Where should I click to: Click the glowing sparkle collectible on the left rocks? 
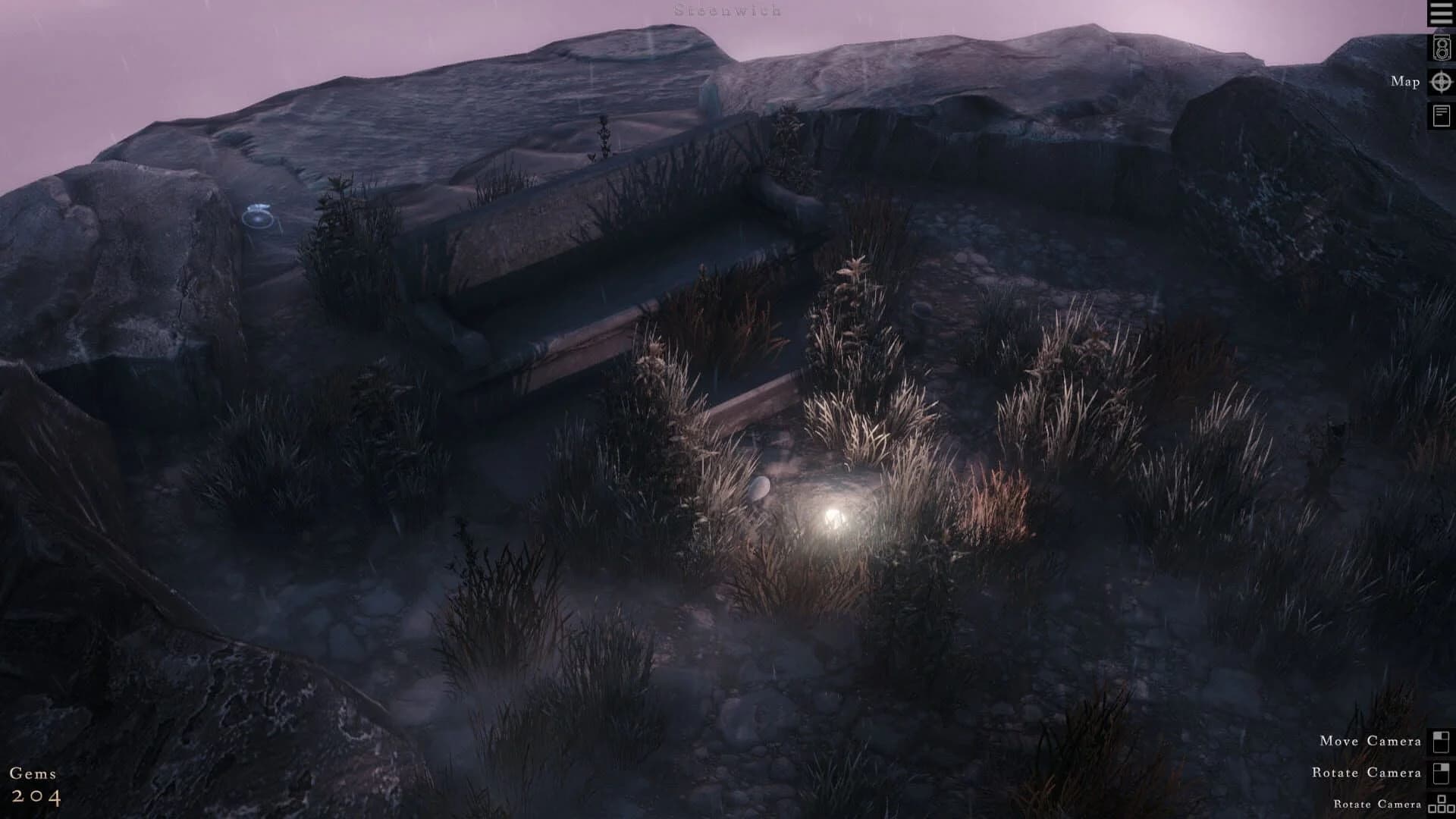258,217
